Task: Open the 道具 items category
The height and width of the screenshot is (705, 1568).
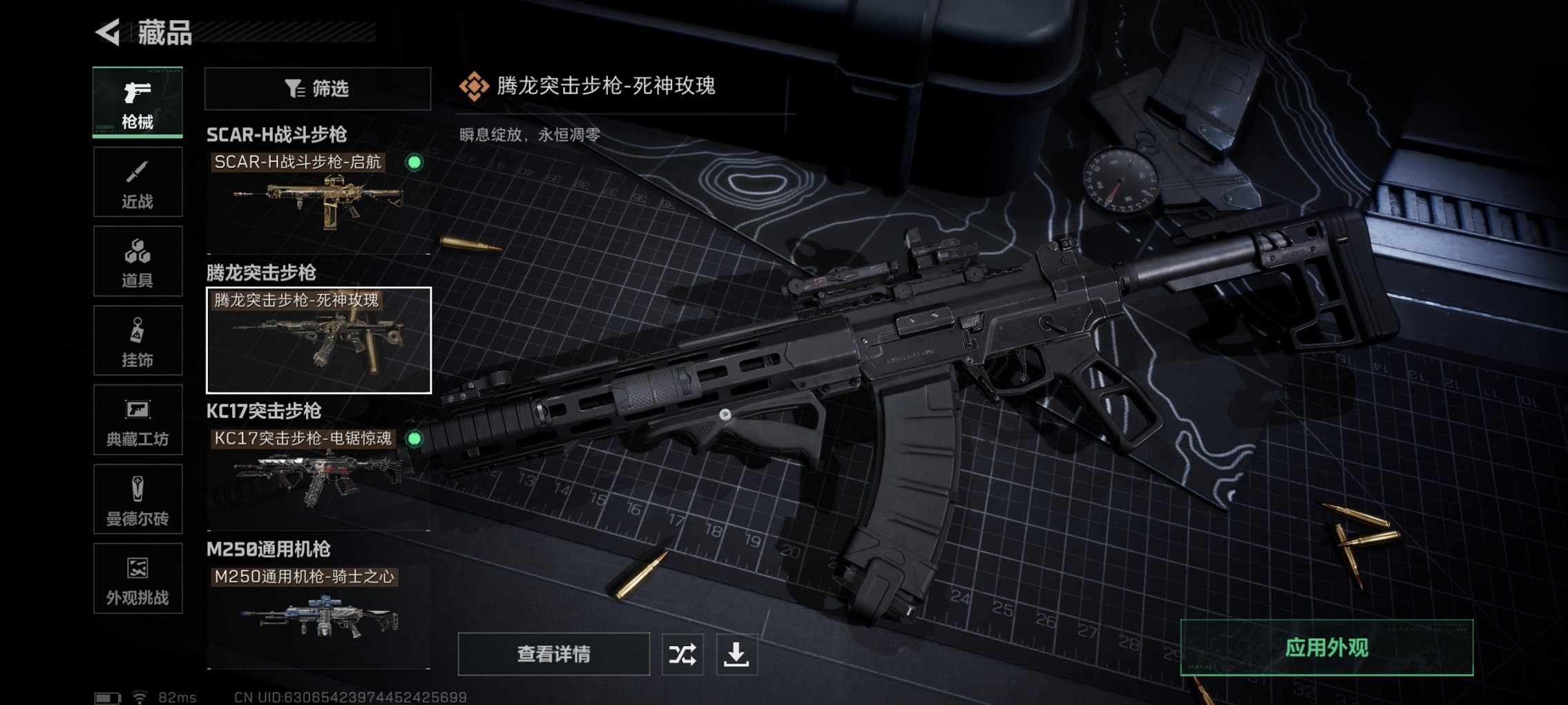Action: (x=137, y=259)
